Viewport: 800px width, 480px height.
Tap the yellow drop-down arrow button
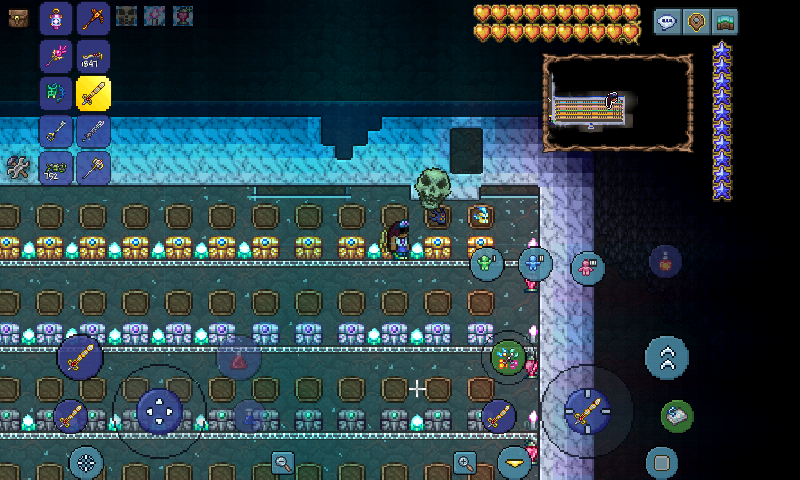tap(514, 462)
